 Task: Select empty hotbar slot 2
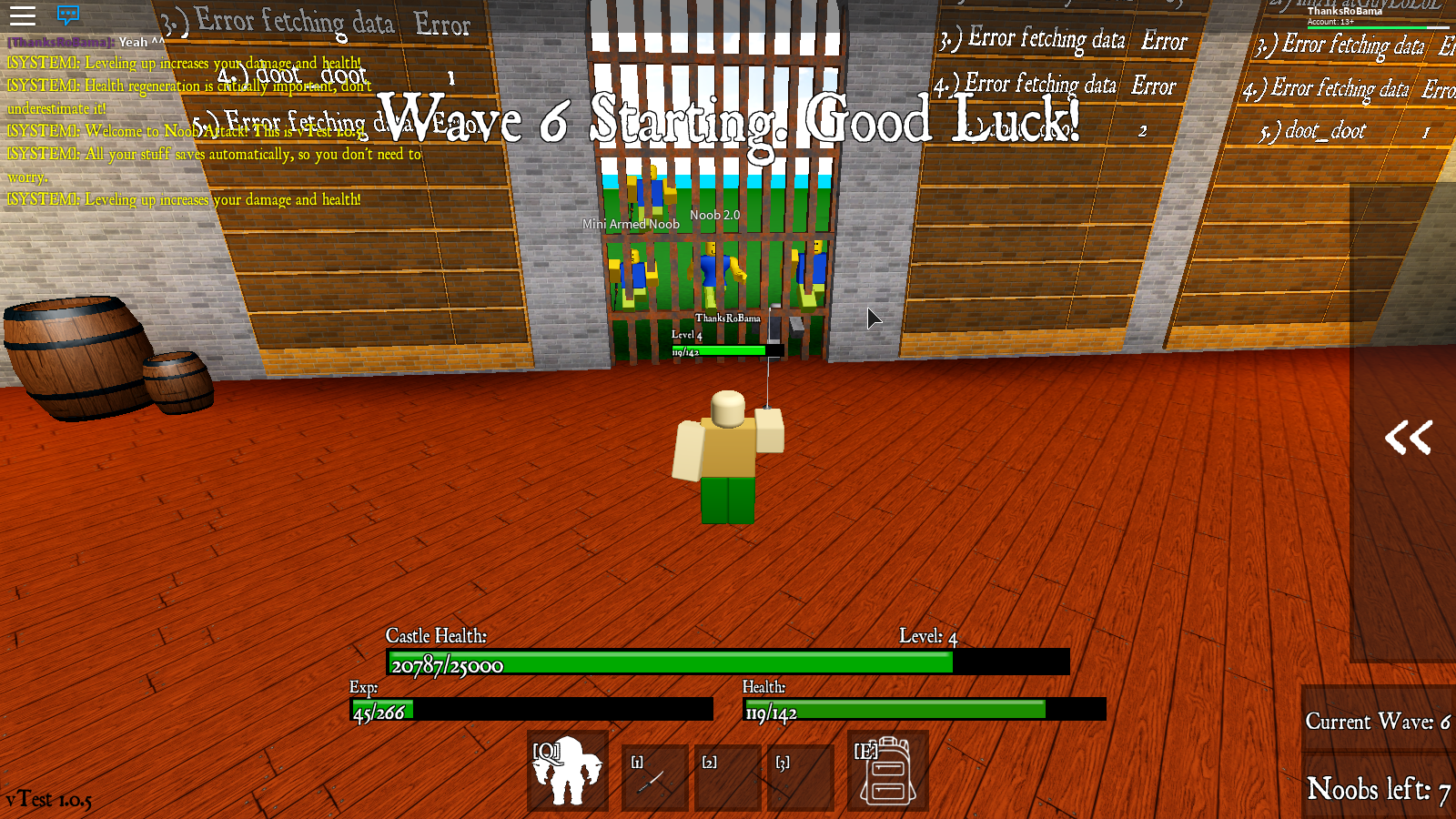point(726,773)
